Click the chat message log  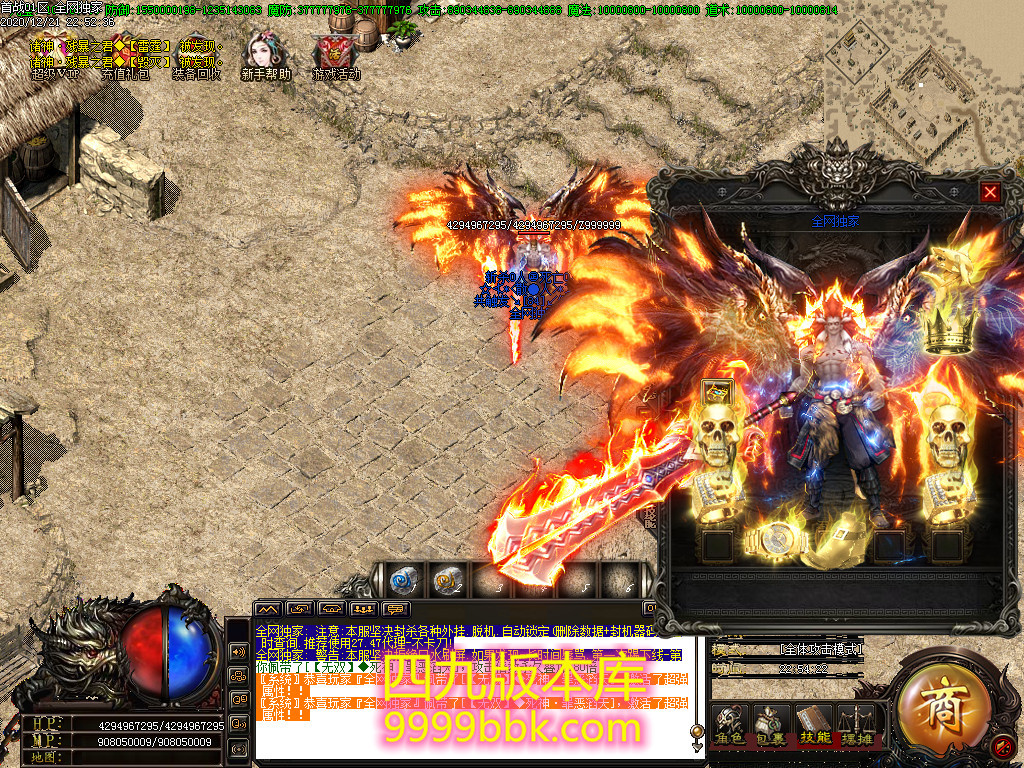coord(470,690)
